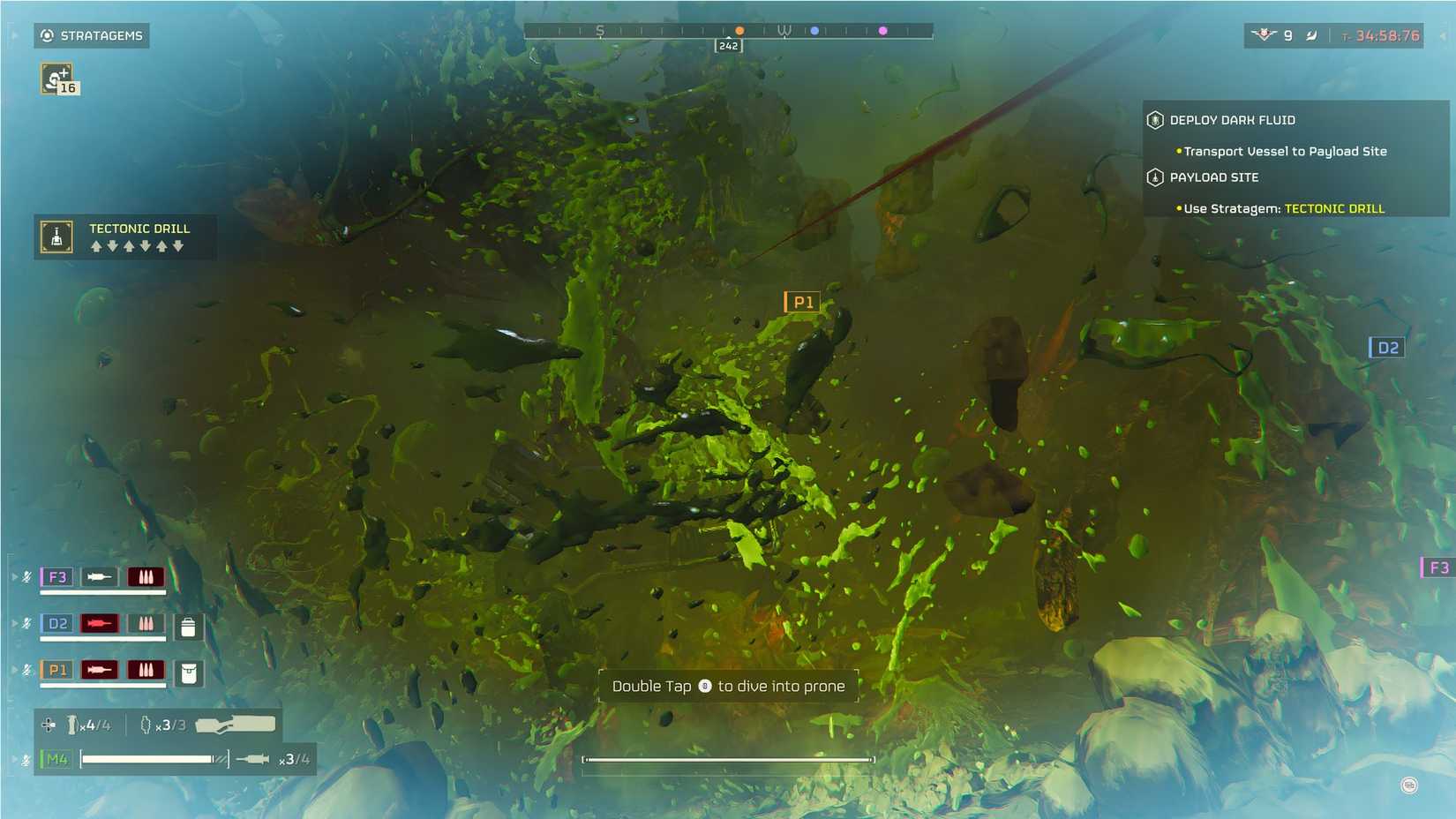Expand teammate F3's squad entry

[x=14, y=576]
